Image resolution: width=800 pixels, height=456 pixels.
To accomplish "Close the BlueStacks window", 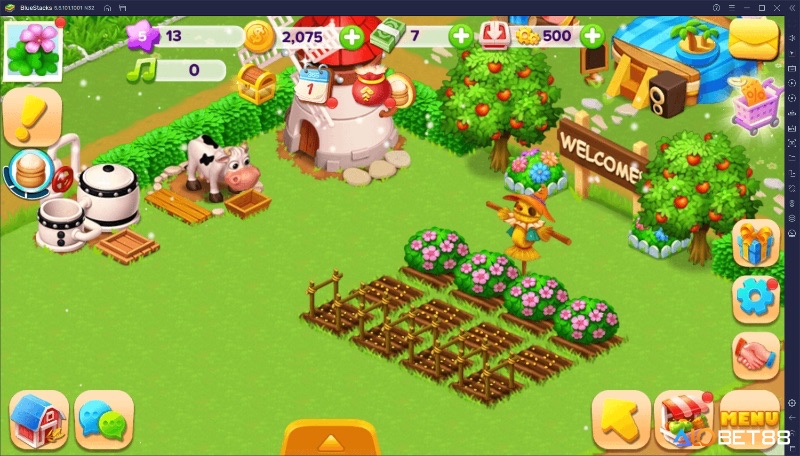I will pyautogui.click(x=790, y=7).
